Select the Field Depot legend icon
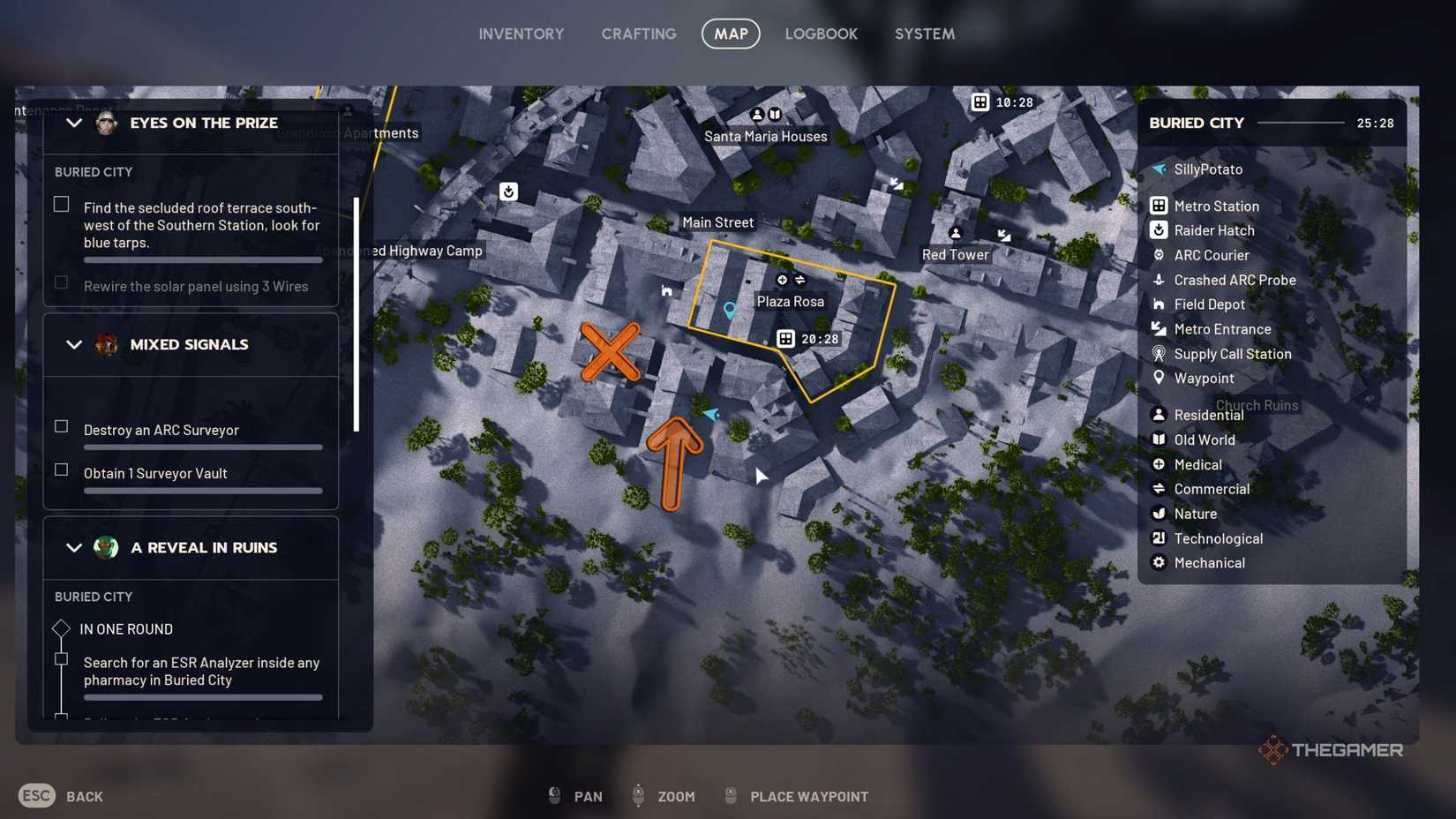 (x=1160, y=304)
